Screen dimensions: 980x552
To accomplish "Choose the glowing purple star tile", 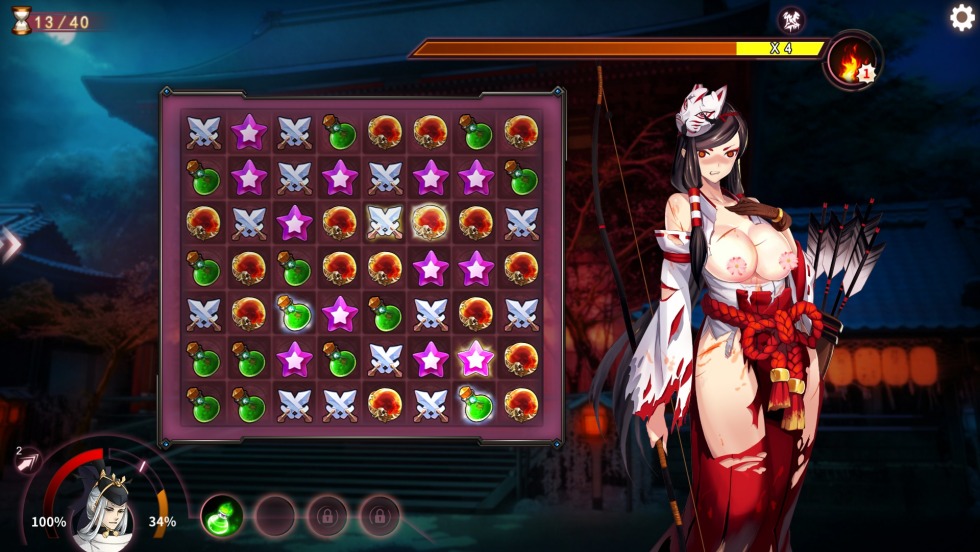I will coord(475,358).
